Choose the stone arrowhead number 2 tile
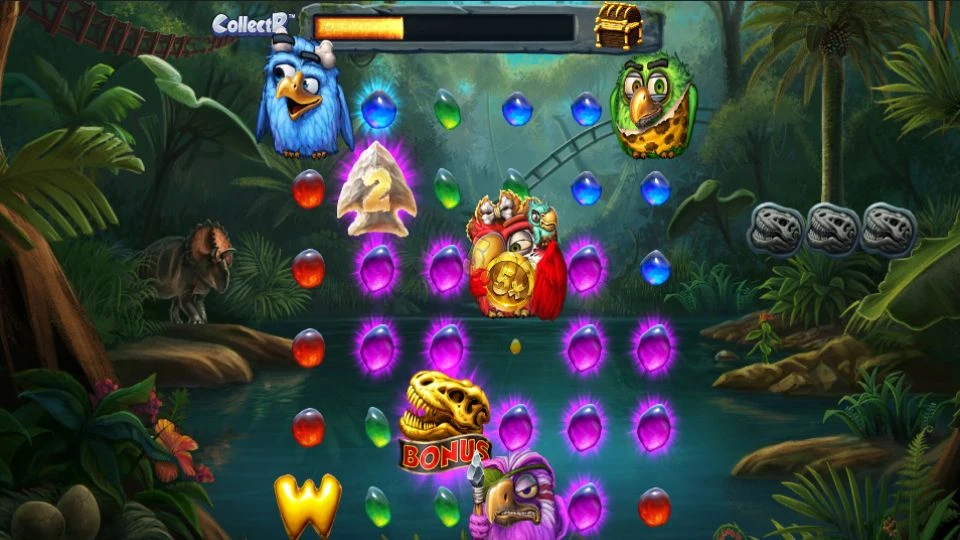The height and width of the screenshot is (540, 960). (x=375, y=190)
